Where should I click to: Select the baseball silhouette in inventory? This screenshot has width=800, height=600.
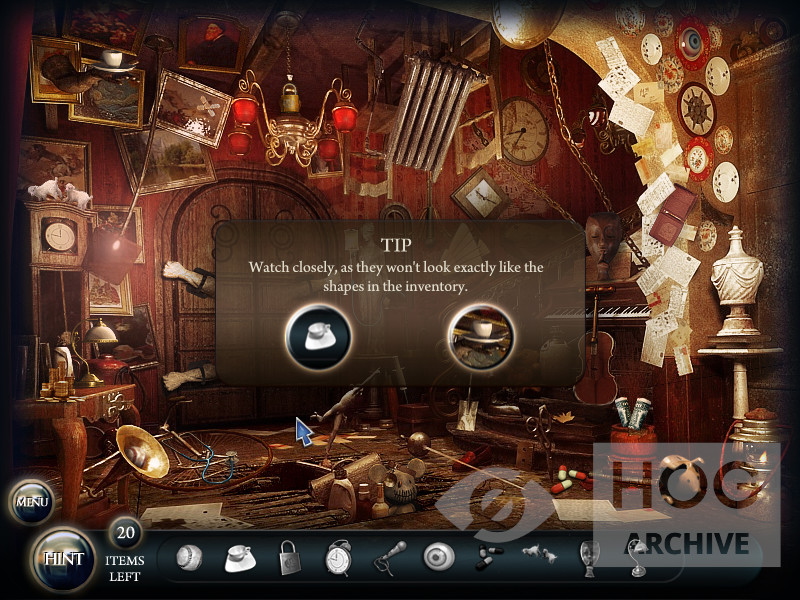188,557
